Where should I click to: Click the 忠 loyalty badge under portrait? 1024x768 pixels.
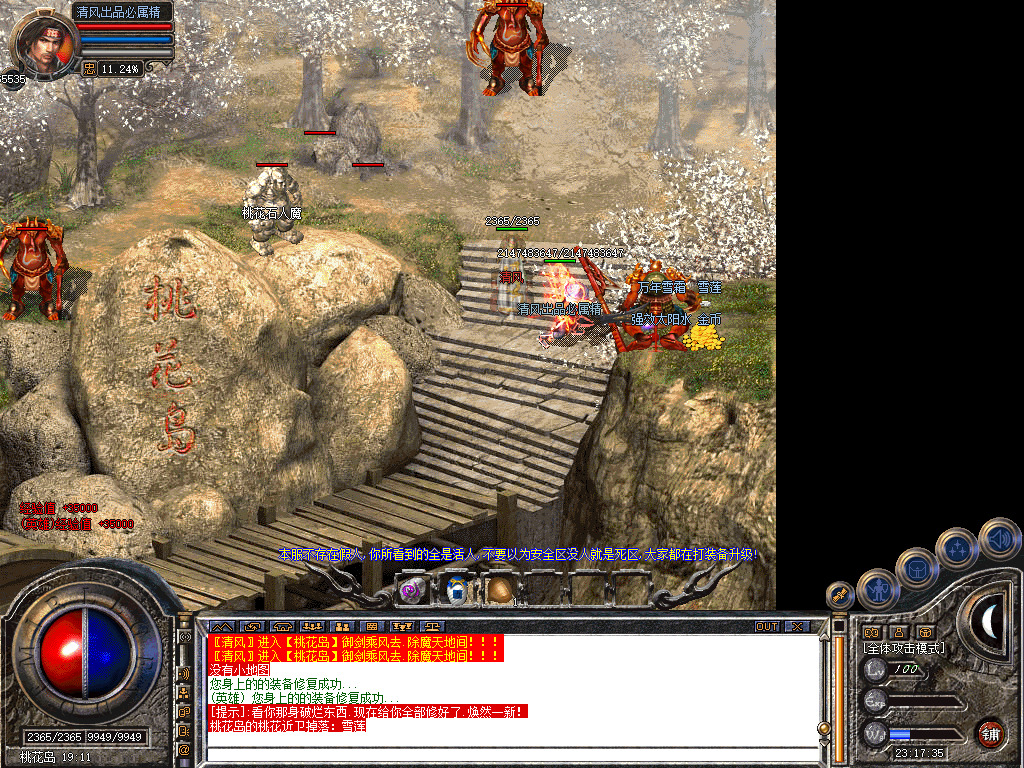(88, 69)
